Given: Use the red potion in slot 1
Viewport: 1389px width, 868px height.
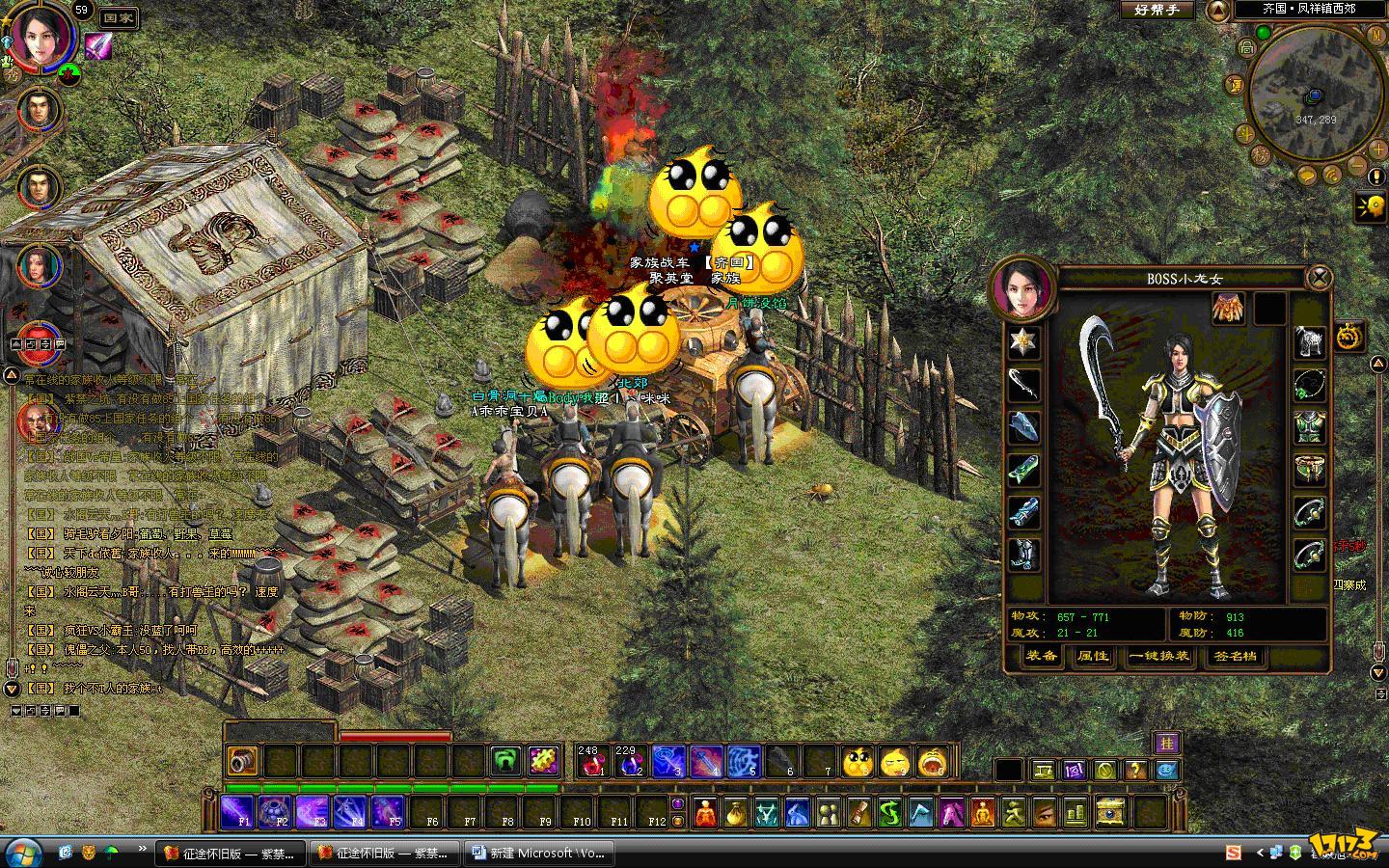Looking at the screenshot, I should click(589, 761).
